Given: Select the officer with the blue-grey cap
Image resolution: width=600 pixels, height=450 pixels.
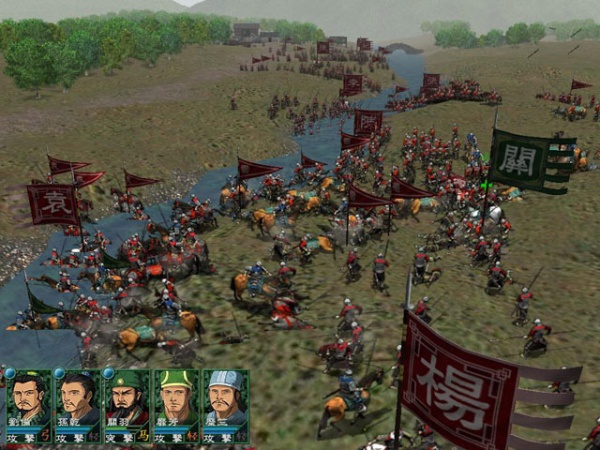Looking at the screenshot, I should [x=224, y=398].
